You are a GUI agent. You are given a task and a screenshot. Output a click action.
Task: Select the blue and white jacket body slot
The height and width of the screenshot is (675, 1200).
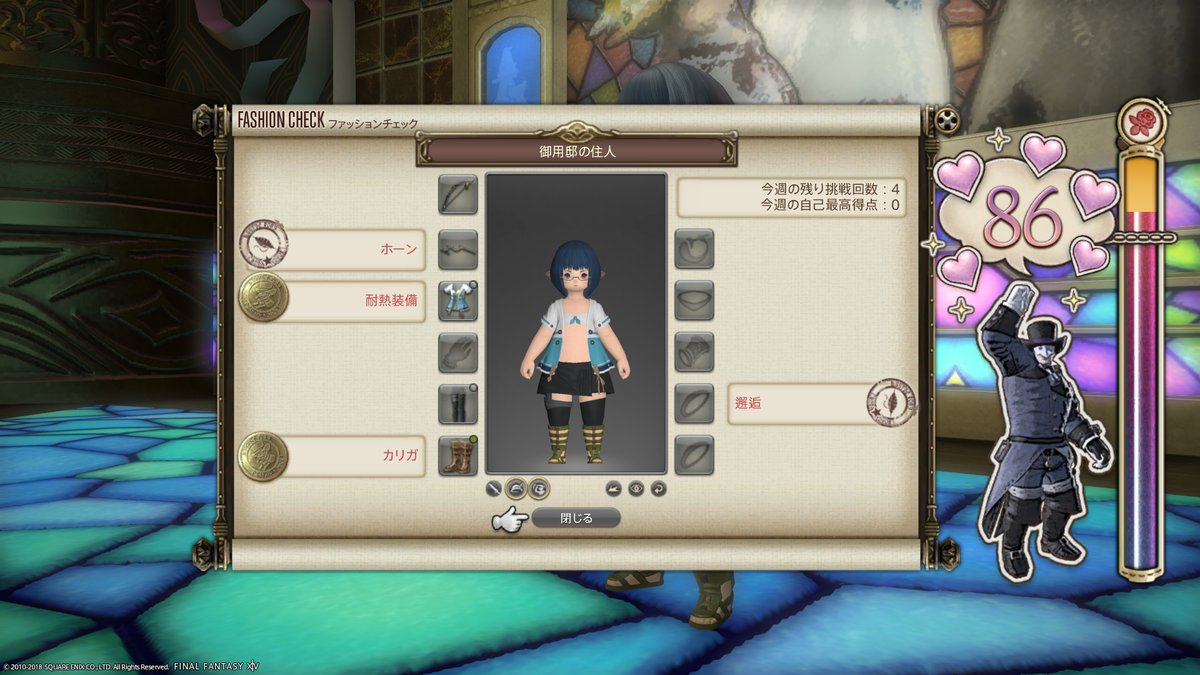tap(458, 300)
